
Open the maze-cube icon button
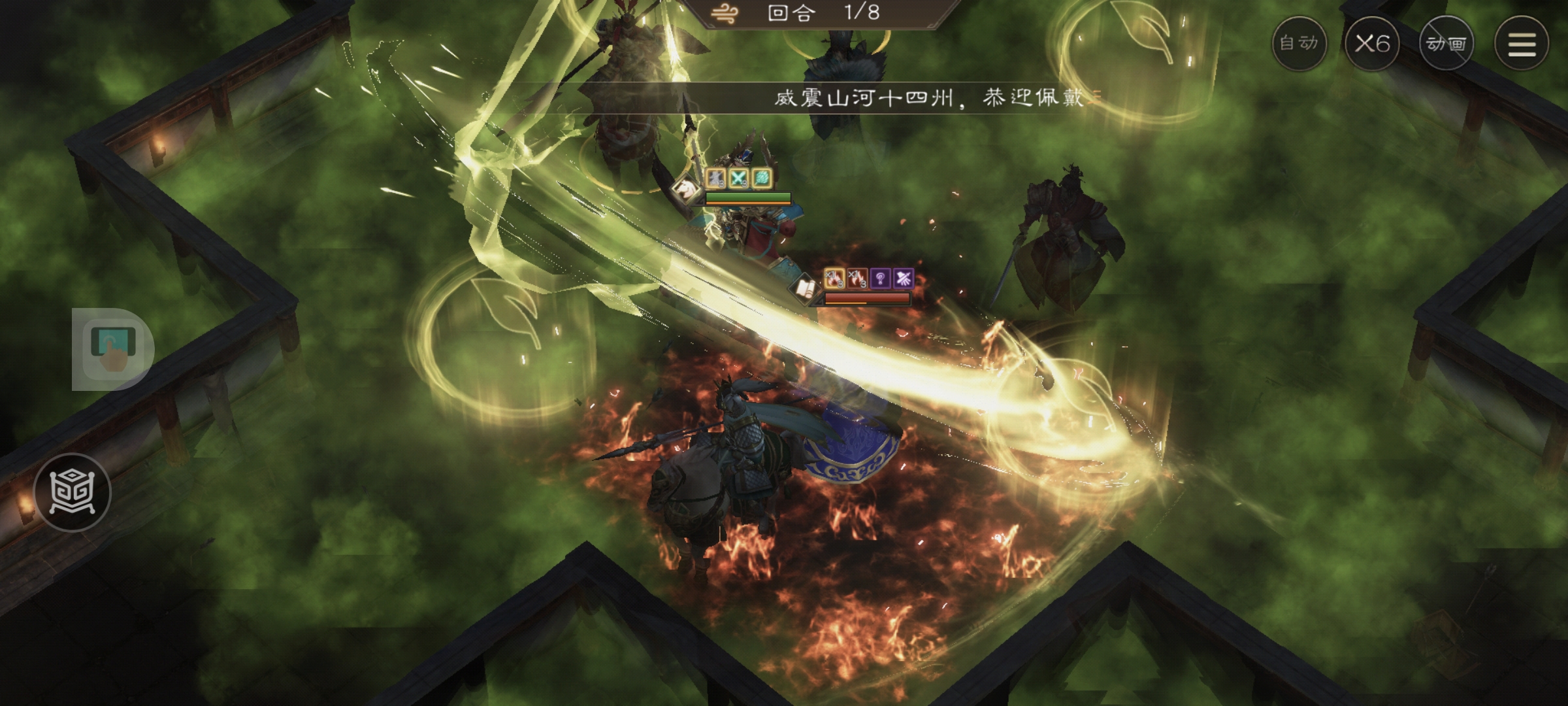[x=73, y=492]
